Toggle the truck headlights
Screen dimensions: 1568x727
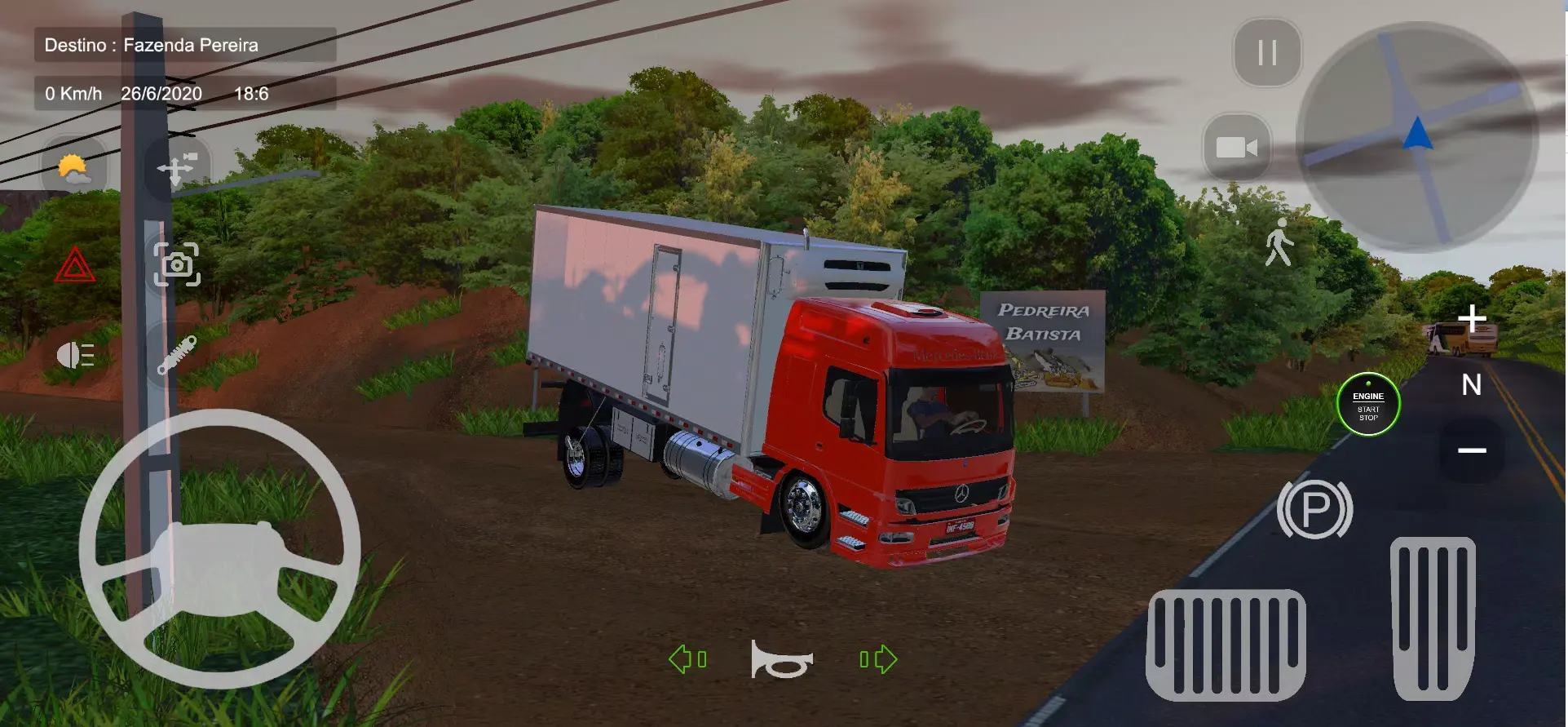click(x=74, y=353)
